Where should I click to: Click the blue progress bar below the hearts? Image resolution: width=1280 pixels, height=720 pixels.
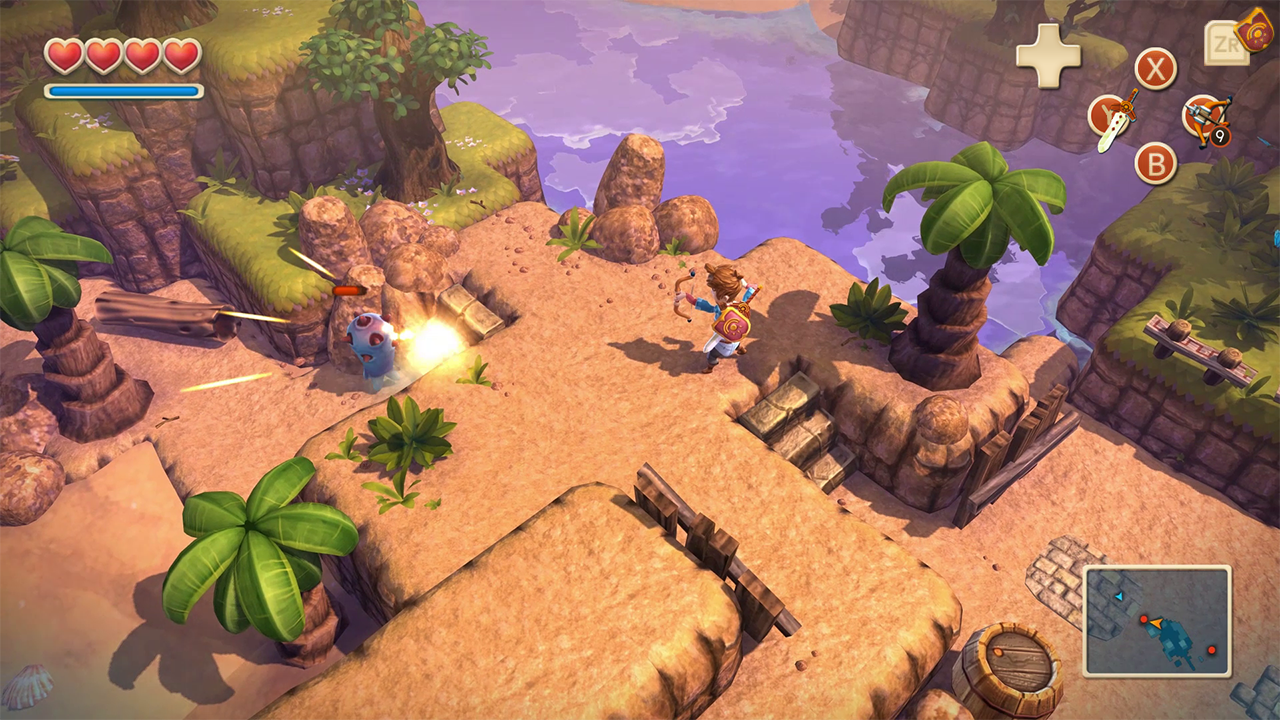[x=123, y=92]
